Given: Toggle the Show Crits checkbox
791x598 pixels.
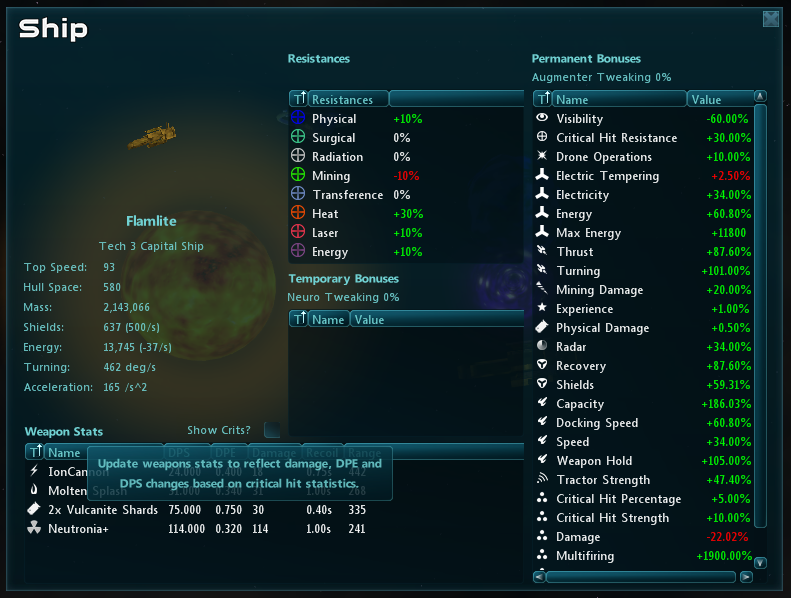Looking at the screenshot, I should [272, 430].
